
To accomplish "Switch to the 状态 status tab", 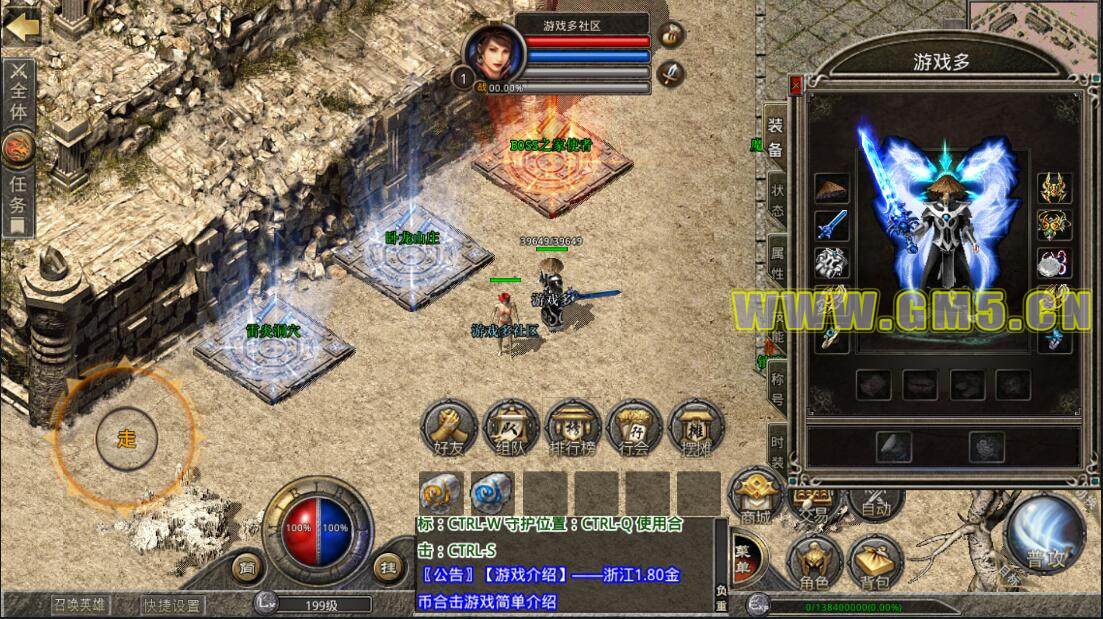I will tap(777, 200).
